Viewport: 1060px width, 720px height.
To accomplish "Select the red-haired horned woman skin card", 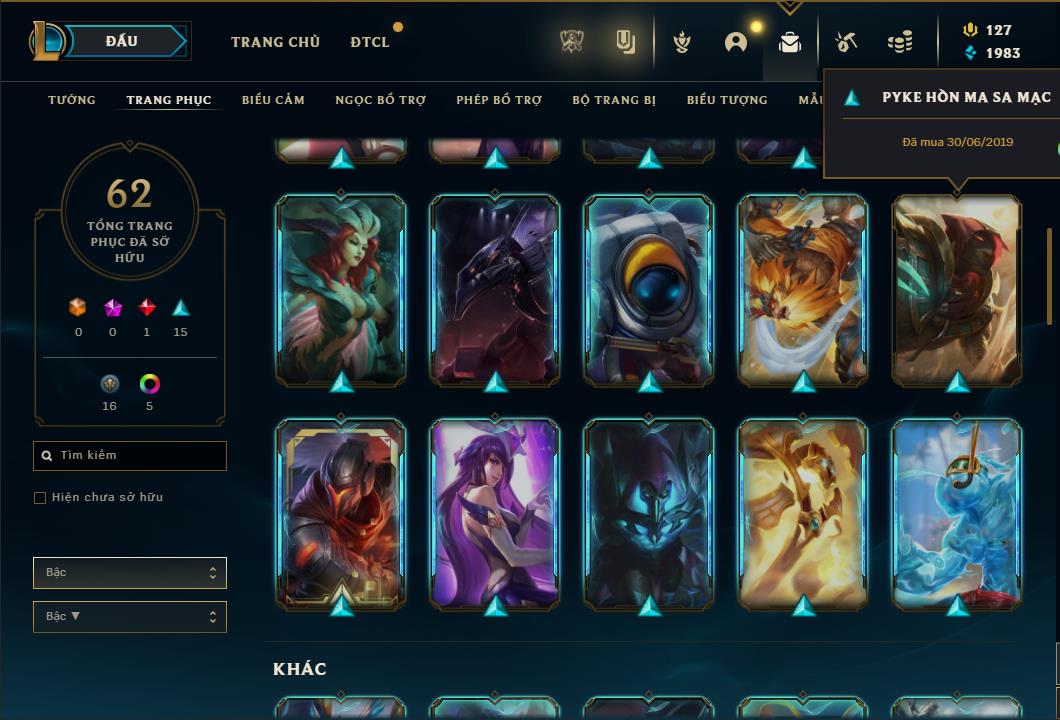I will [x=341, y=290].
